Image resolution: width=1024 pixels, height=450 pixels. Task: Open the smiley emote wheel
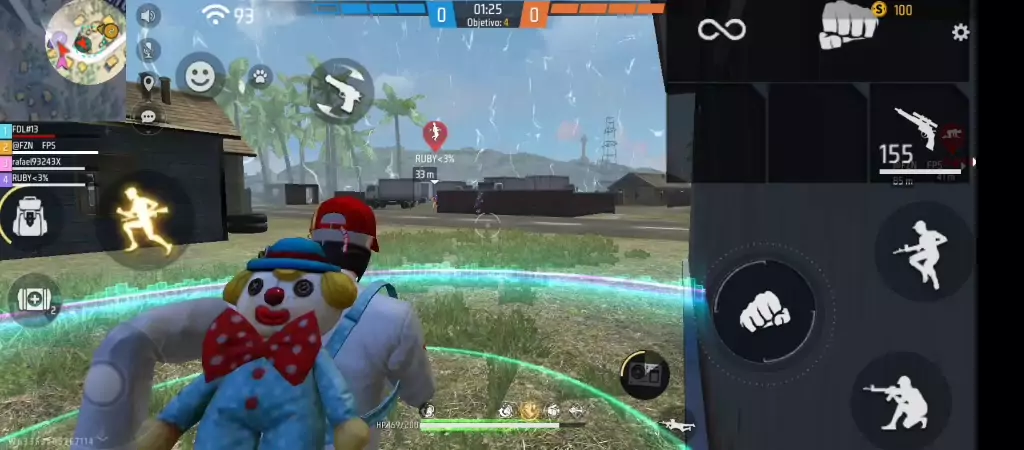coord(200,76)
